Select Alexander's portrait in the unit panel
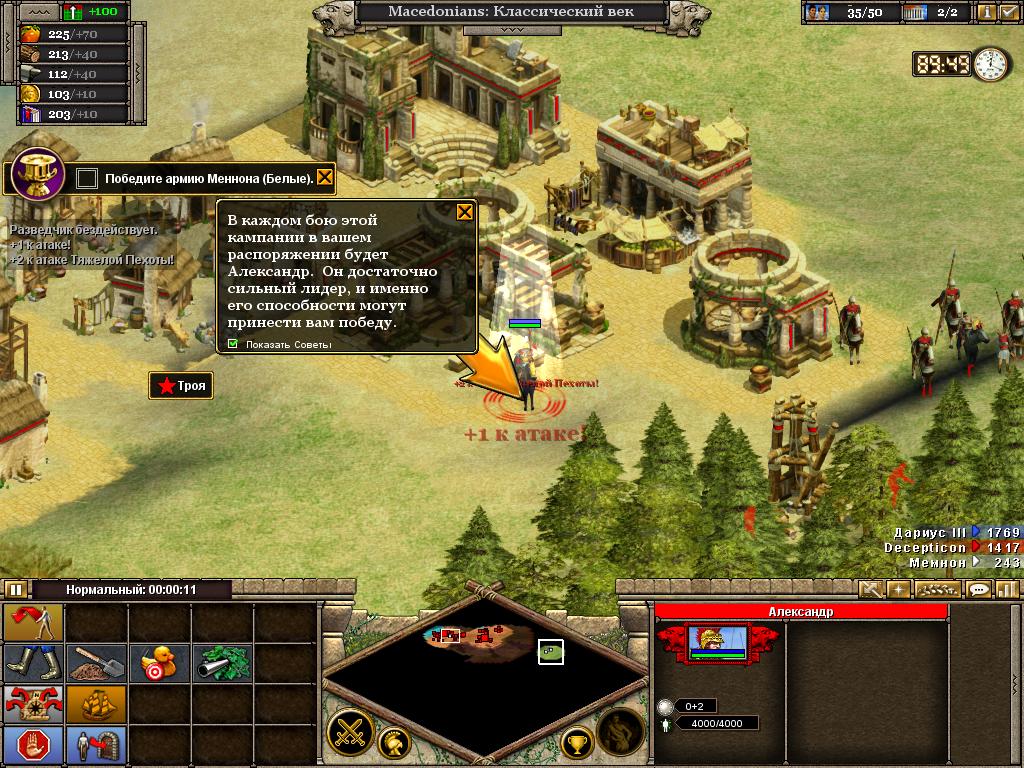The image size is (1024, 768). point(717,643)
